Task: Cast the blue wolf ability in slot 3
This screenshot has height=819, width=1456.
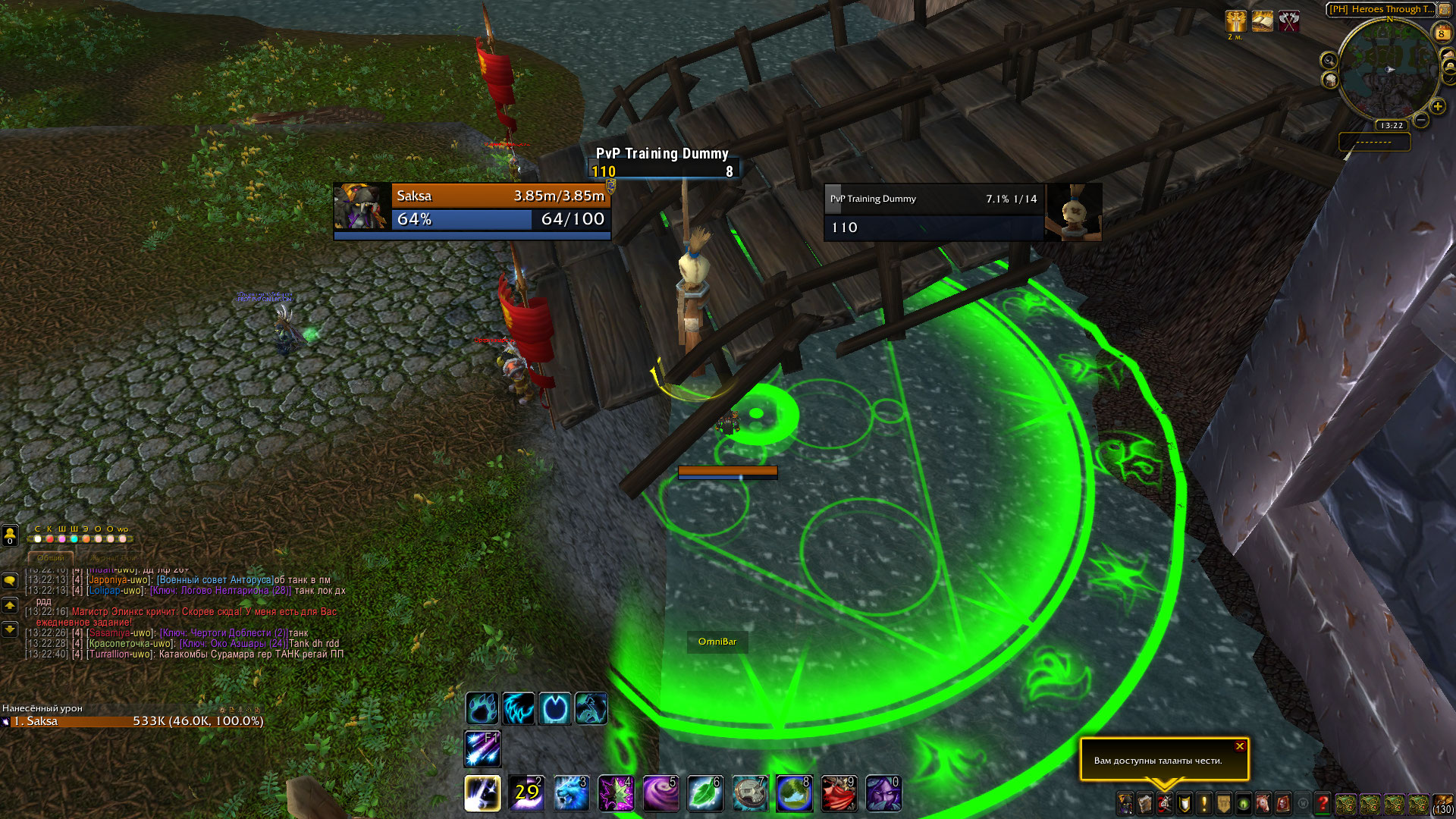Action: (x=571, y=793)
